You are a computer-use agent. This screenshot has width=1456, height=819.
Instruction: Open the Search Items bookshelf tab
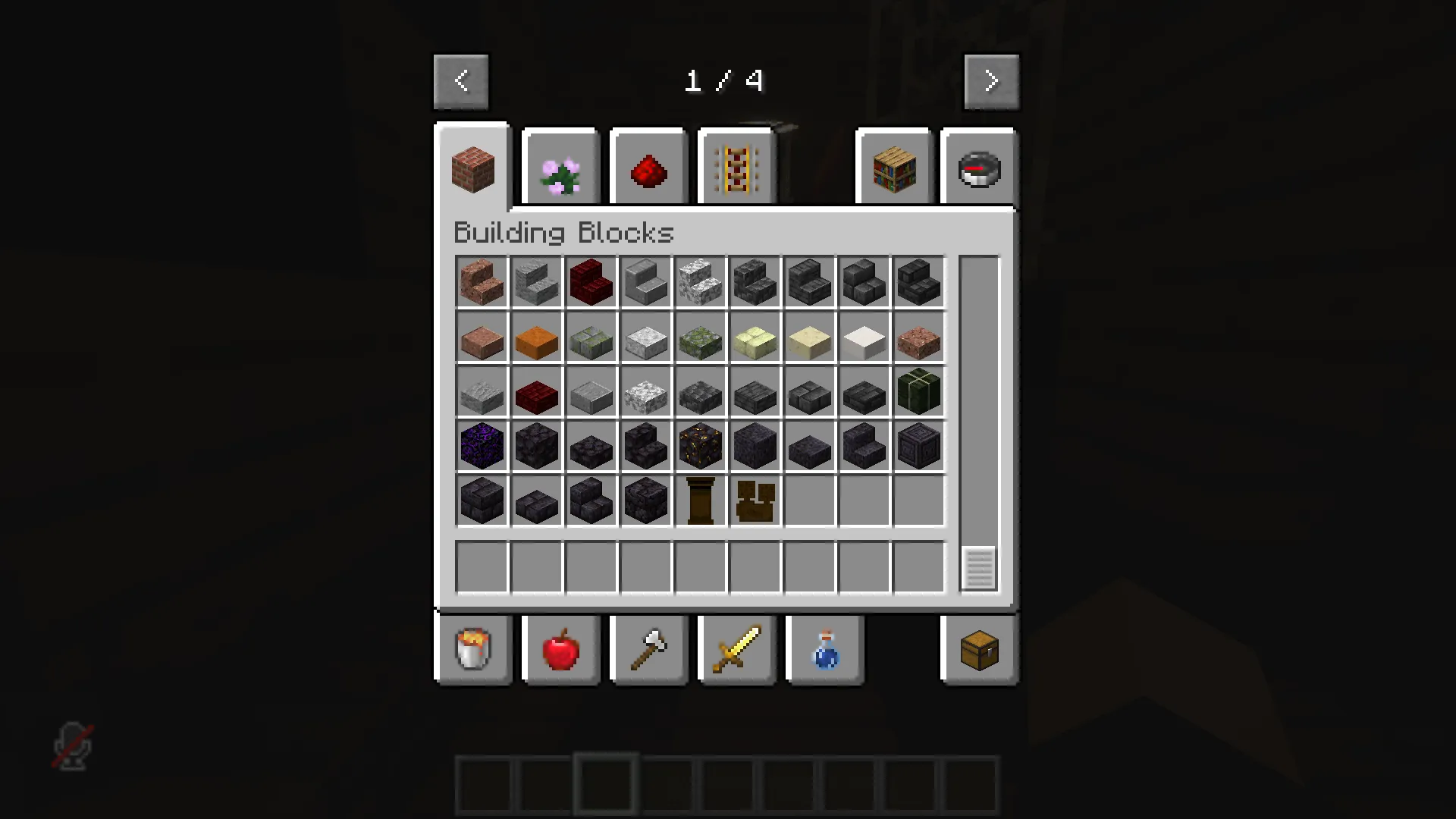pos(893,167)
